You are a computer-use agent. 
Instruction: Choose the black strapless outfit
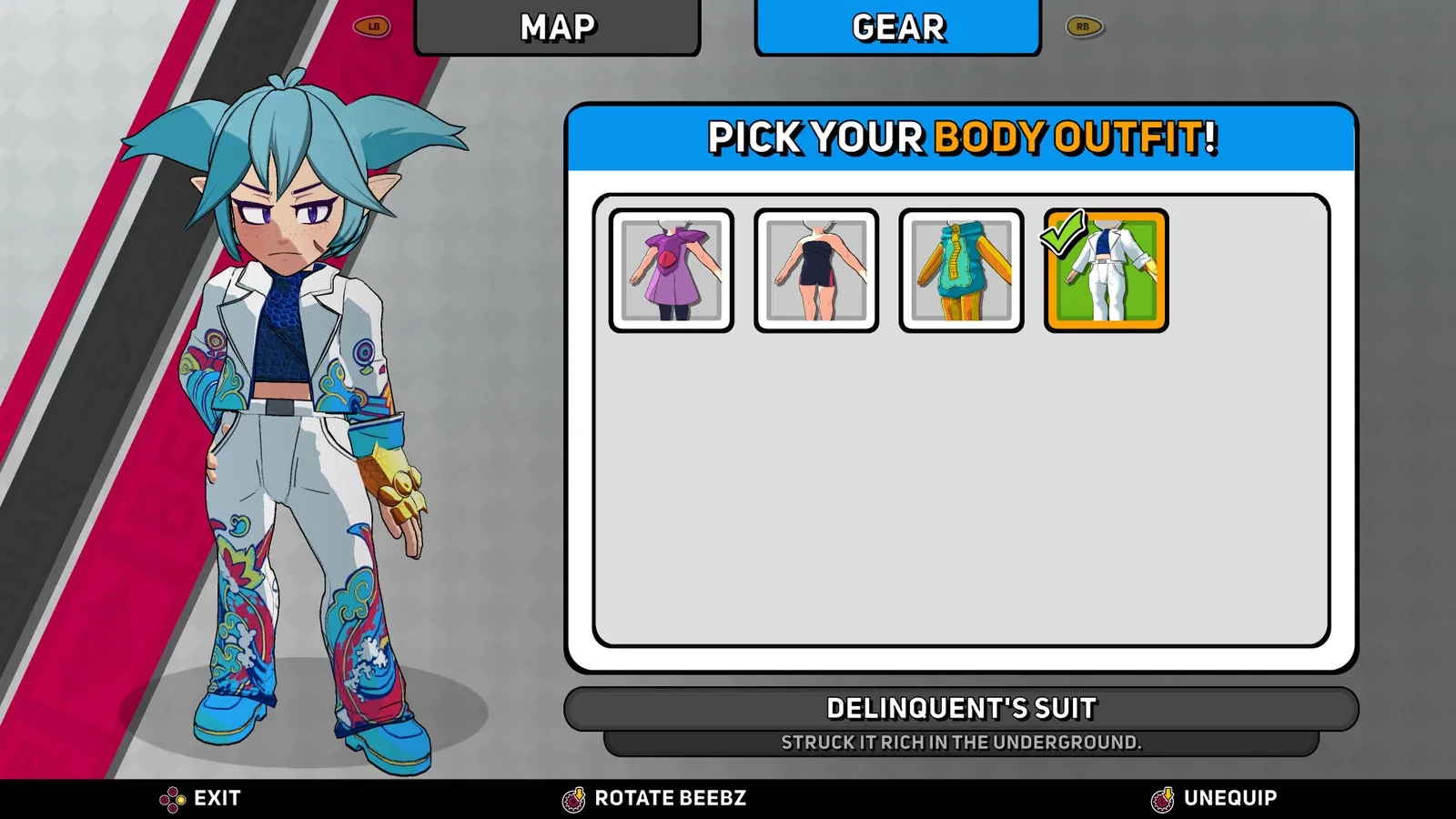pyautogui.click(x=816, y=270)
